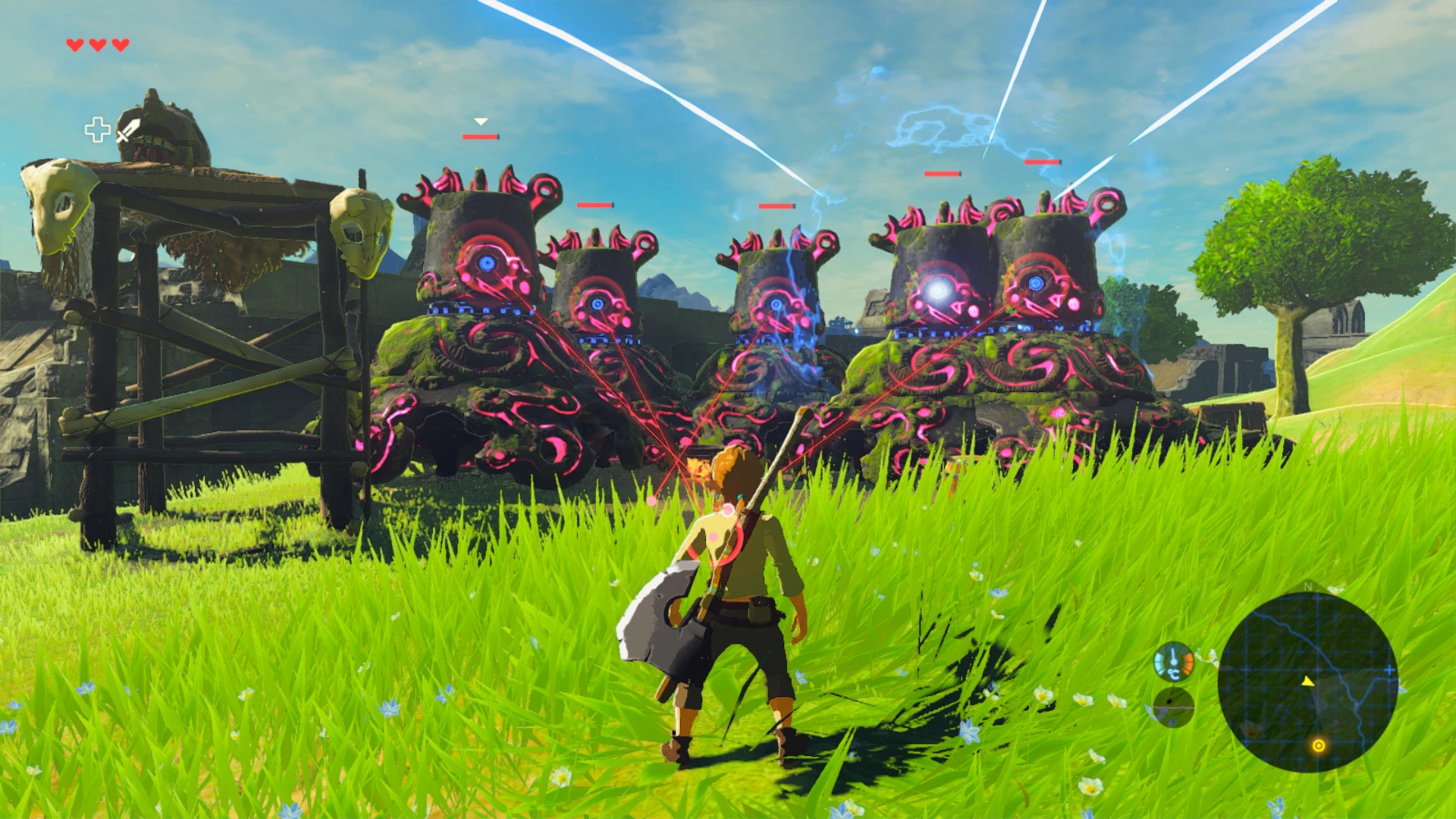
Task: Choose the sword weapon quick-select icon
Action: tap(128, 130)
